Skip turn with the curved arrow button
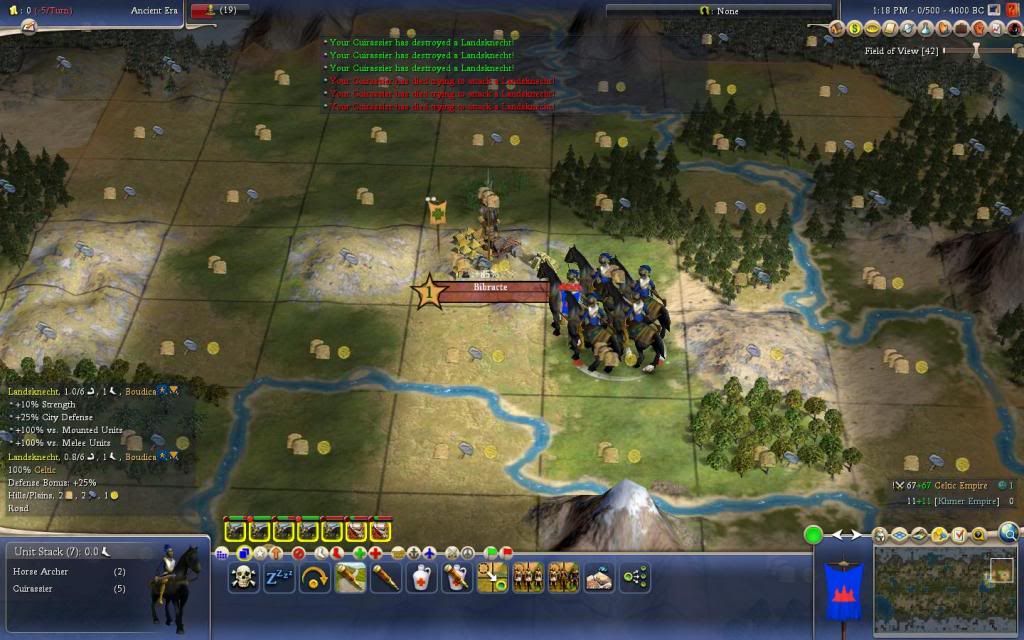The height and width of the screenshot is (640, 1024). coord(315,577)
